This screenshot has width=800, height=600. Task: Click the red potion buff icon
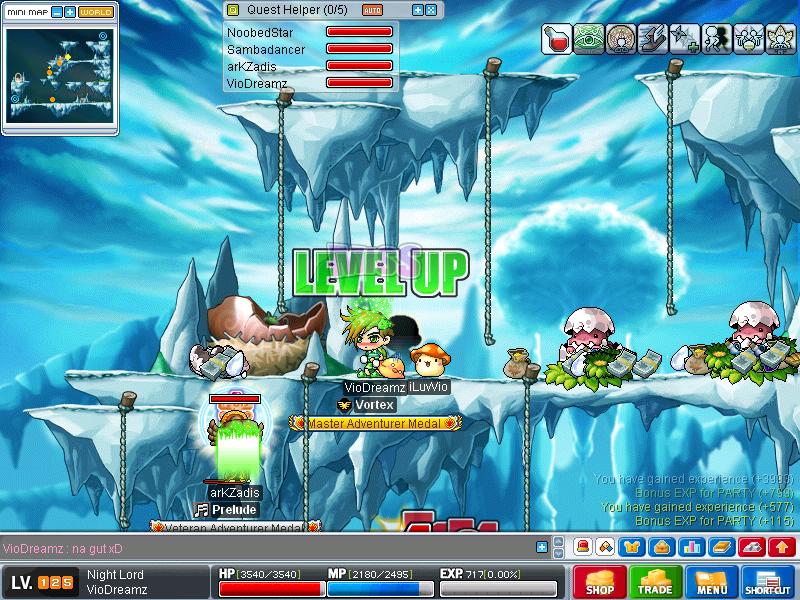tap(557, 38)
